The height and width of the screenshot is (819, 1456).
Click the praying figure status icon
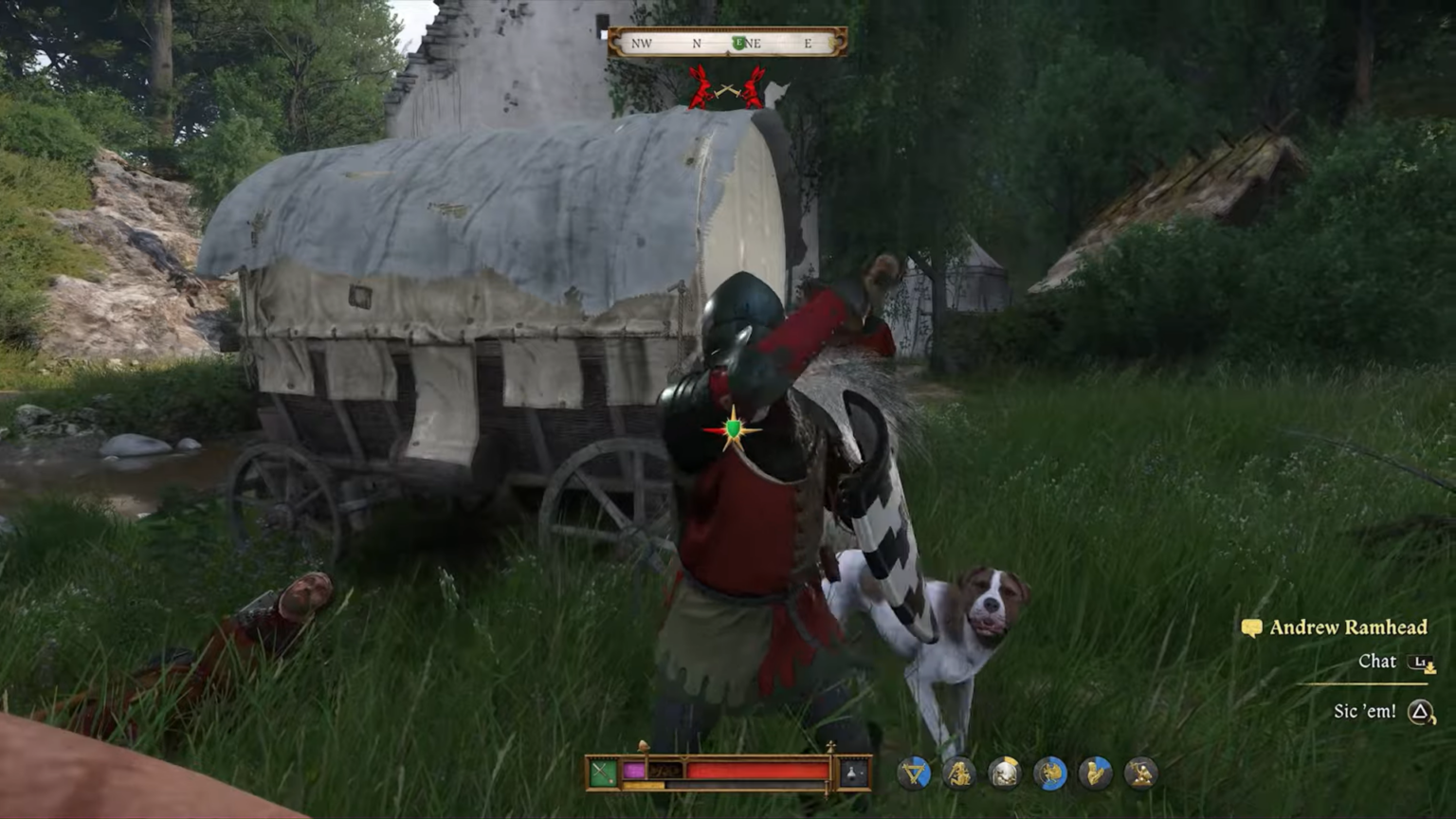click(x=1096, y=773)
